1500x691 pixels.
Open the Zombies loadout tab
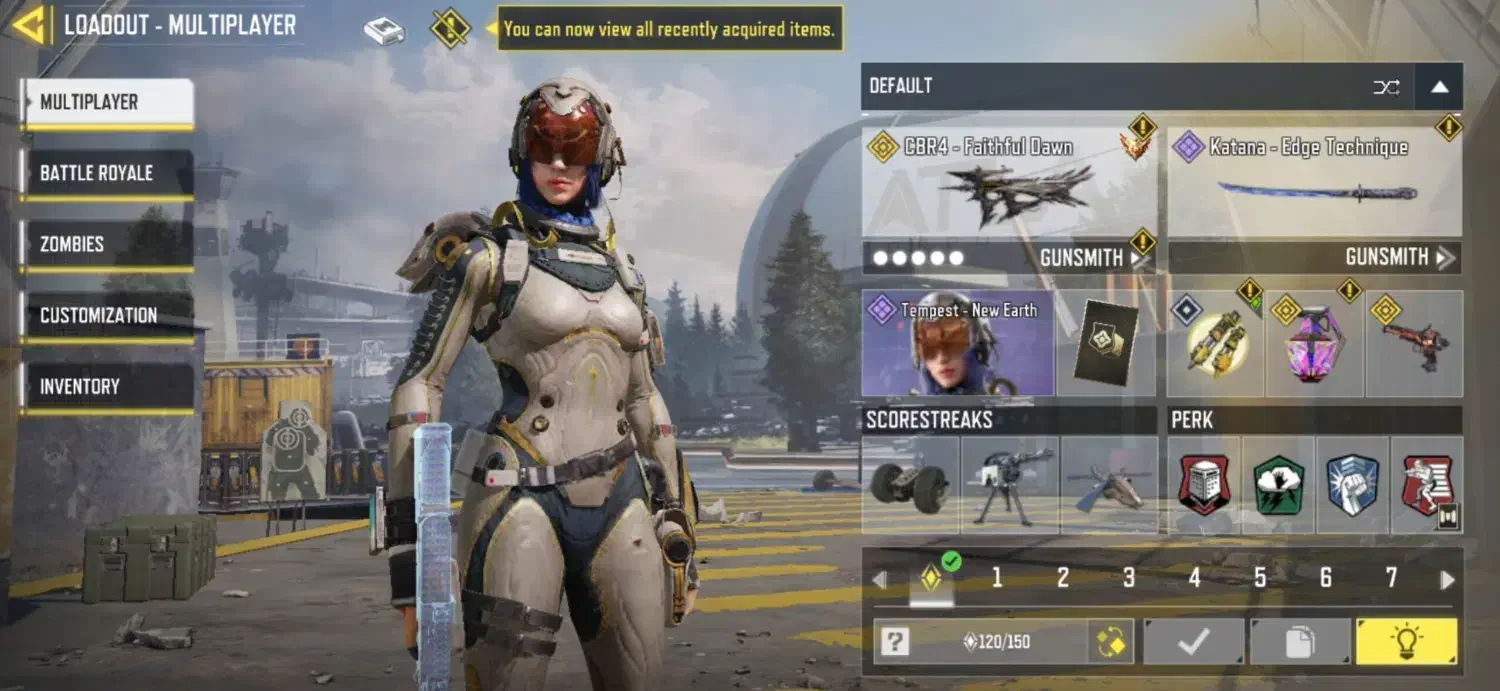coord(107,244)
